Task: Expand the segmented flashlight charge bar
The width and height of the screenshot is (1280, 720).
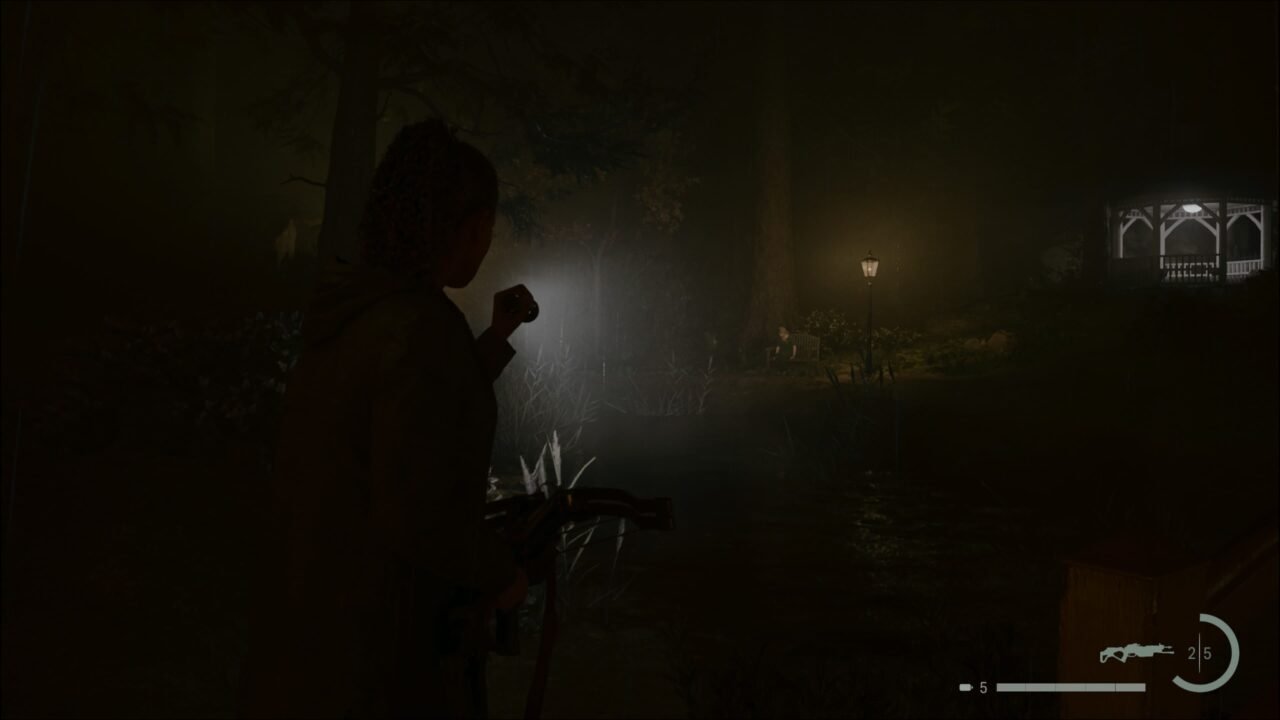Action: click(1070, 686)
